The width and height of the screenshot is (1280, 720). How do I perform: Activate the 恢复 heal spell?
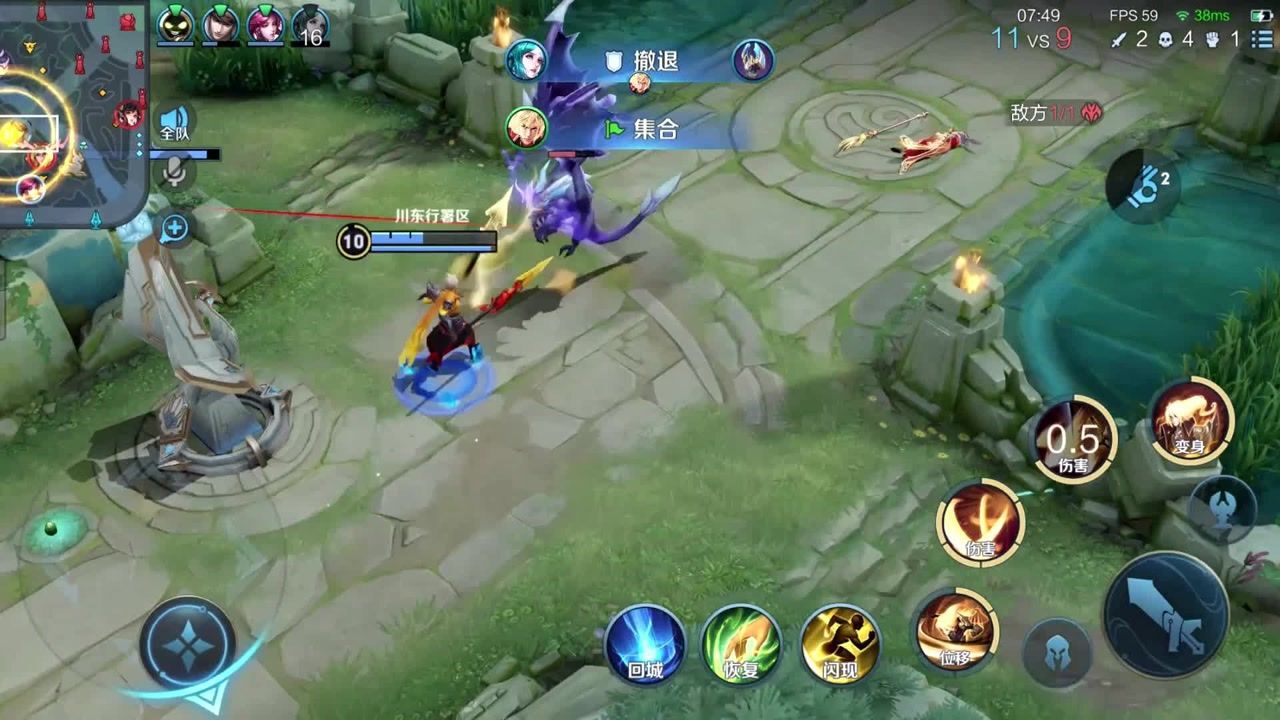click(x=741, y=644)
